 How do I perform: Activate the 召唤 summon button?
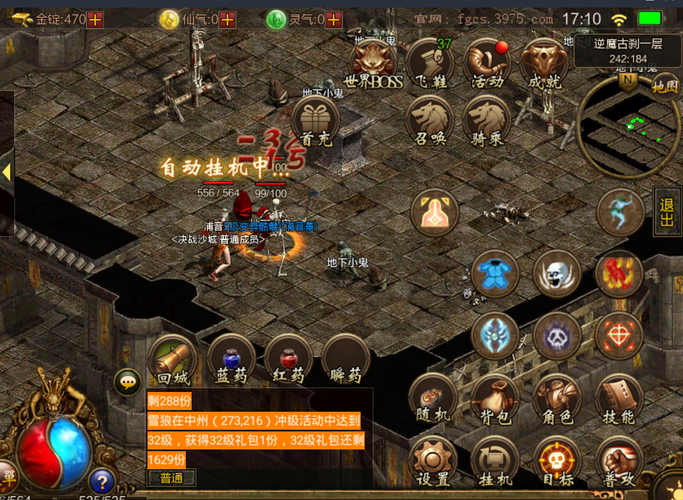tap(430, 120)
